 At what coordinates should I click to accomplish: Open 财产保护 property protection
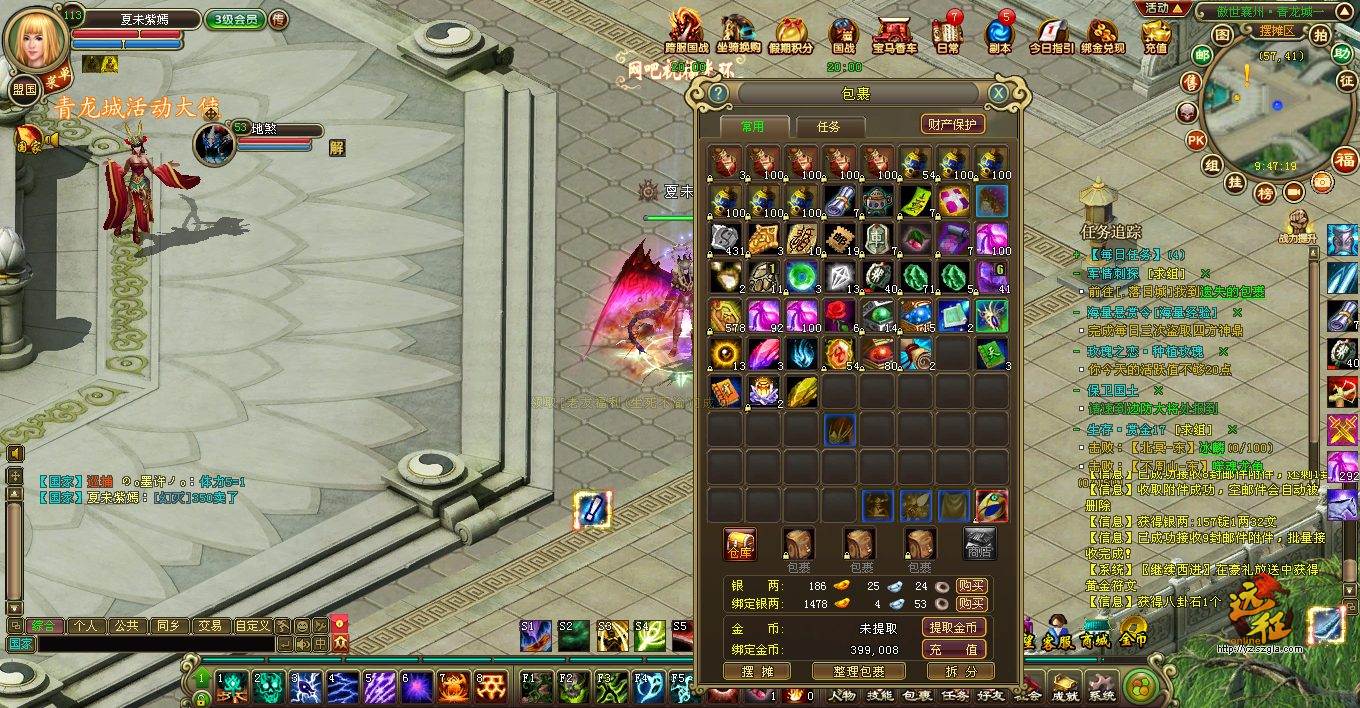tap(953, 124)
